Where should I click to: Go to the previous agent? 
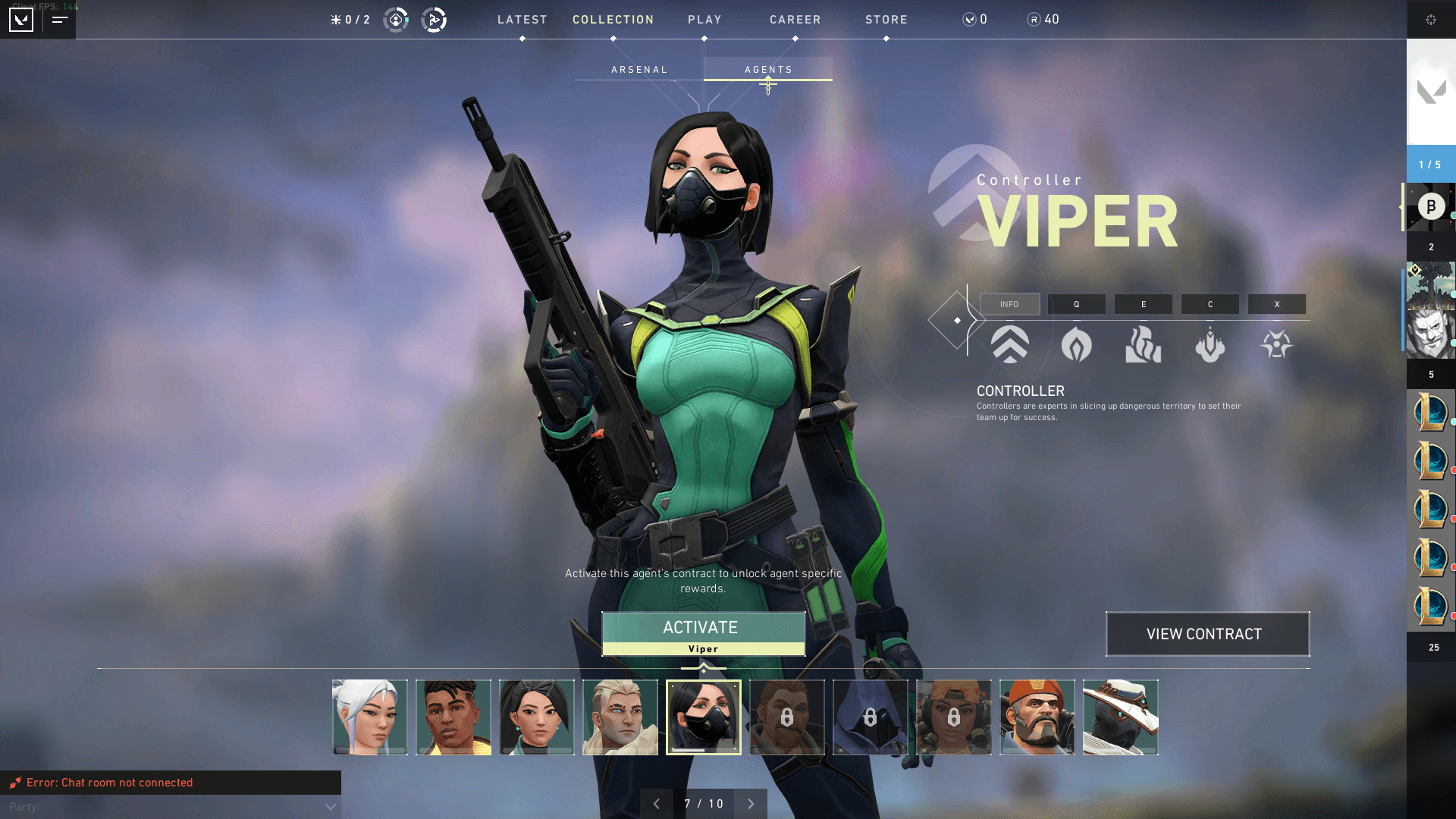657,804
